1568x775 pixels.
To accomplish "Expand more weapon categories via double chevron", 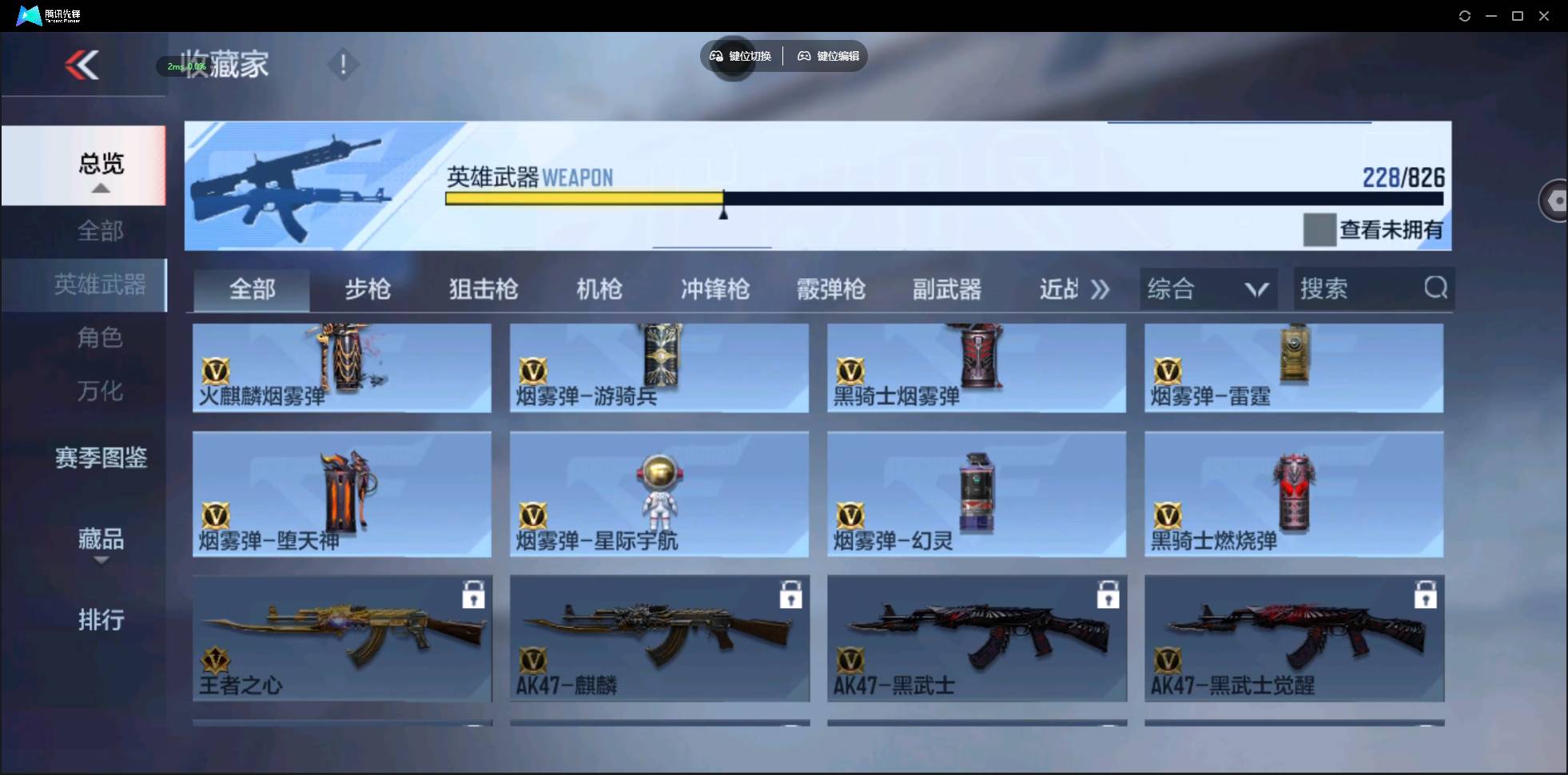I will [x=1100, y=288].
